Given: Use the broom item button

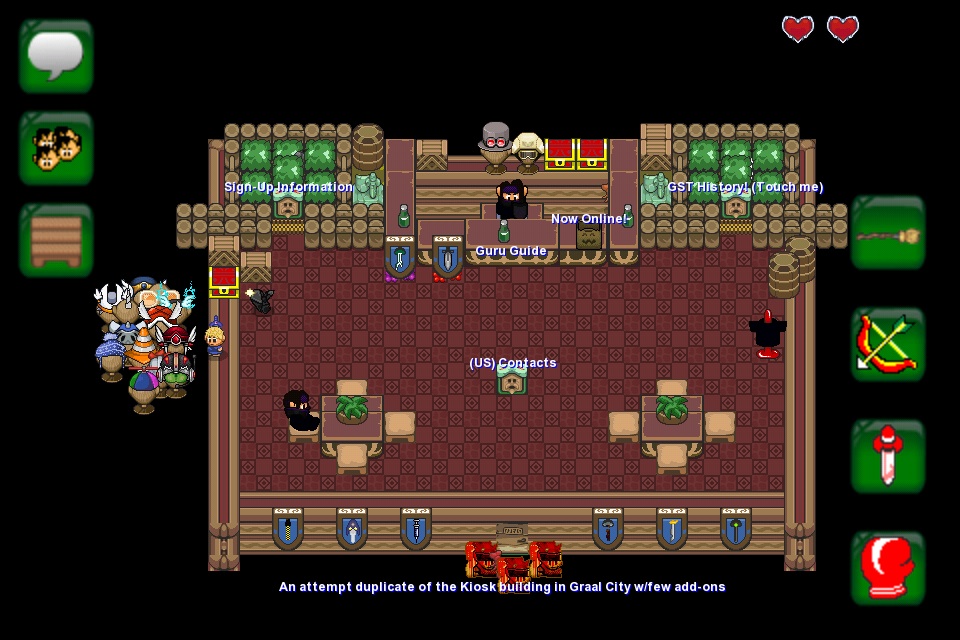Looking at the screenshot, I should [888, 234].
